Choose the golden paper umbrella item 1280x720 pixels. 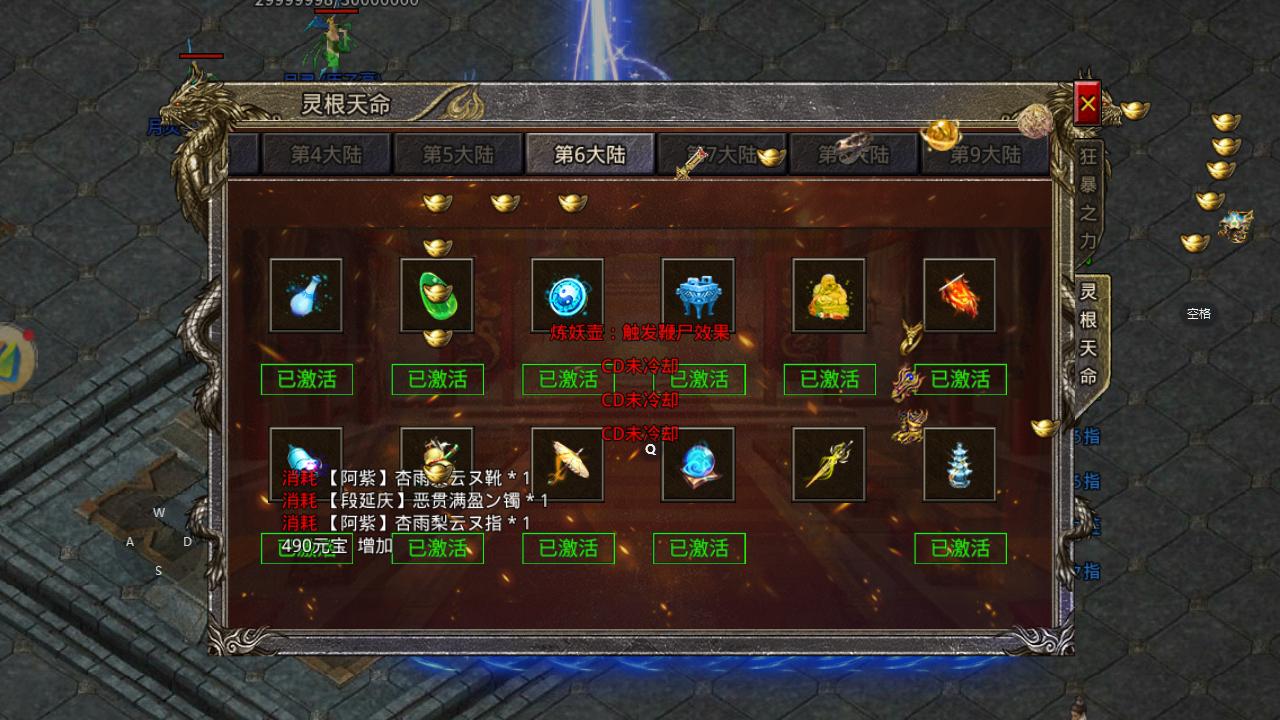[568, 464]
